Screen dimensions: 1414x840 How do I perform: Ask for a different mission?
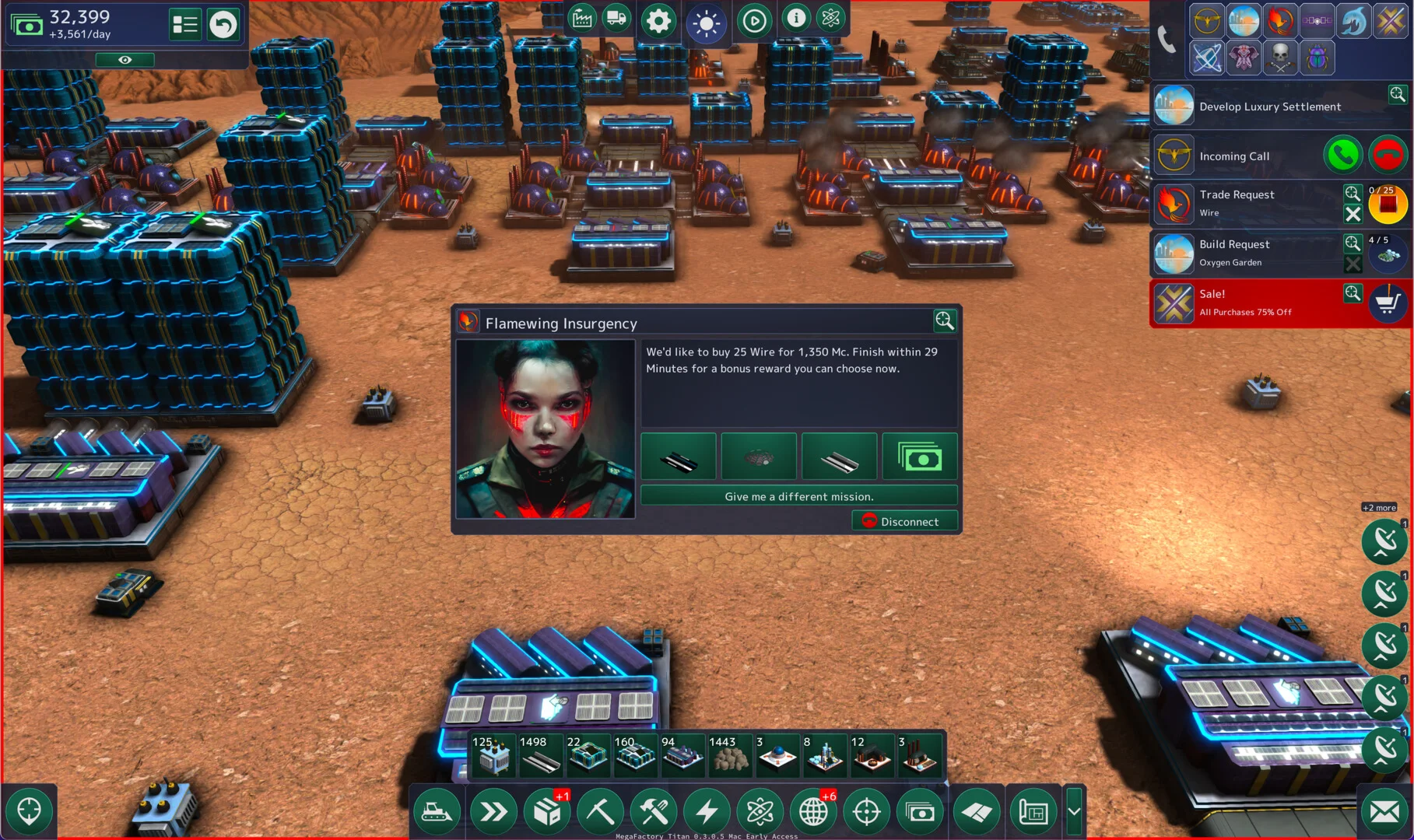798,496
